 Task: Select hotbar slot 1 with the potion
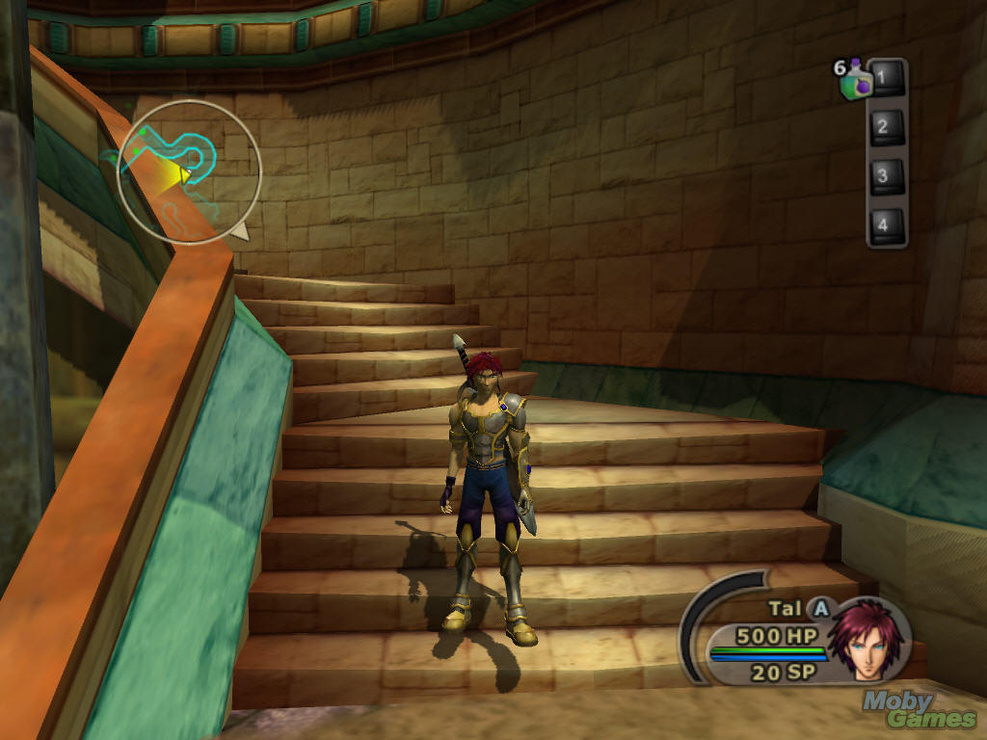(885, 78)
